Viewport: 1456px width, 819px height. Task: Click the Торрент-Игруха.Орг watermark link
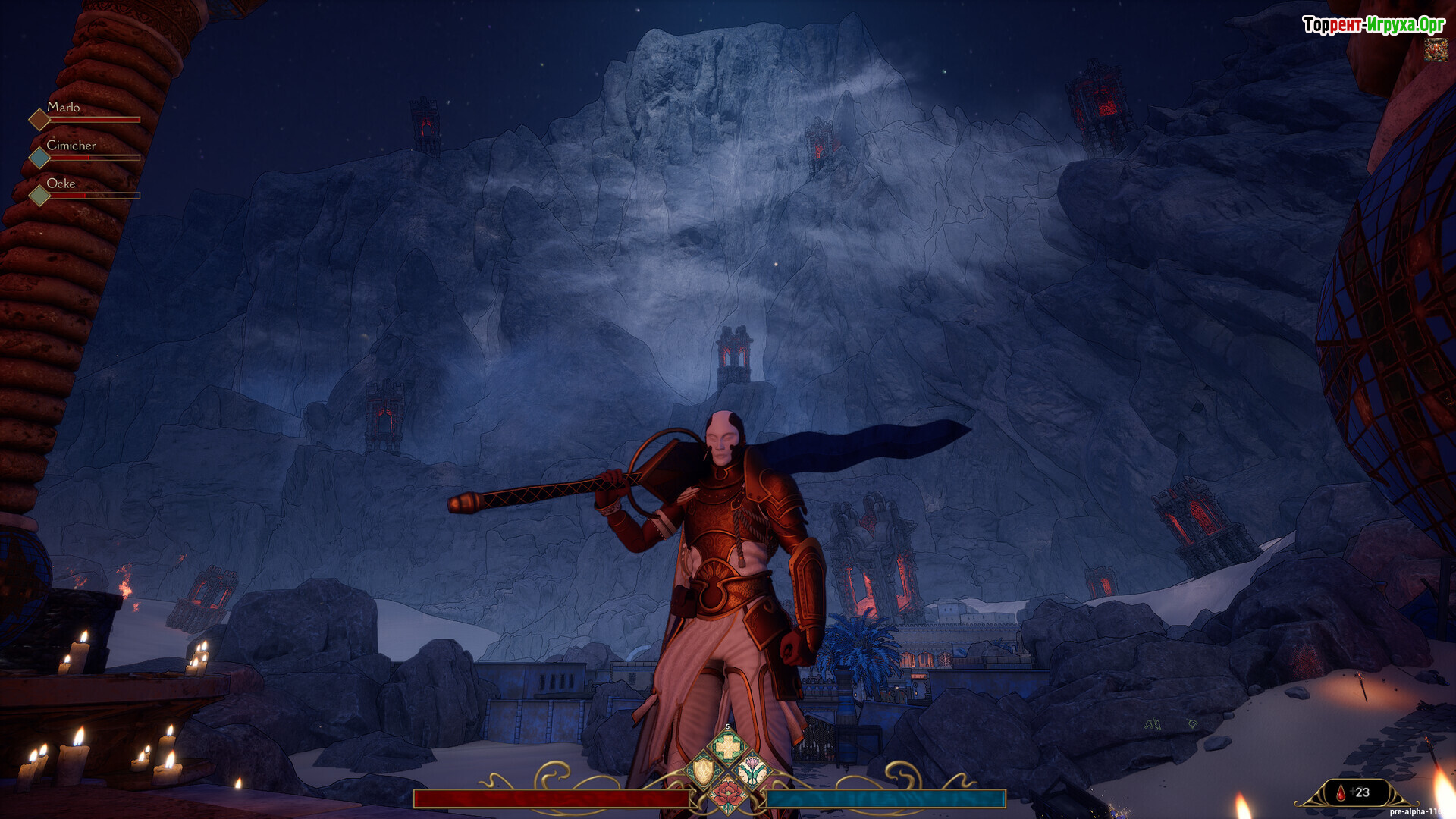coord(1373,25)
